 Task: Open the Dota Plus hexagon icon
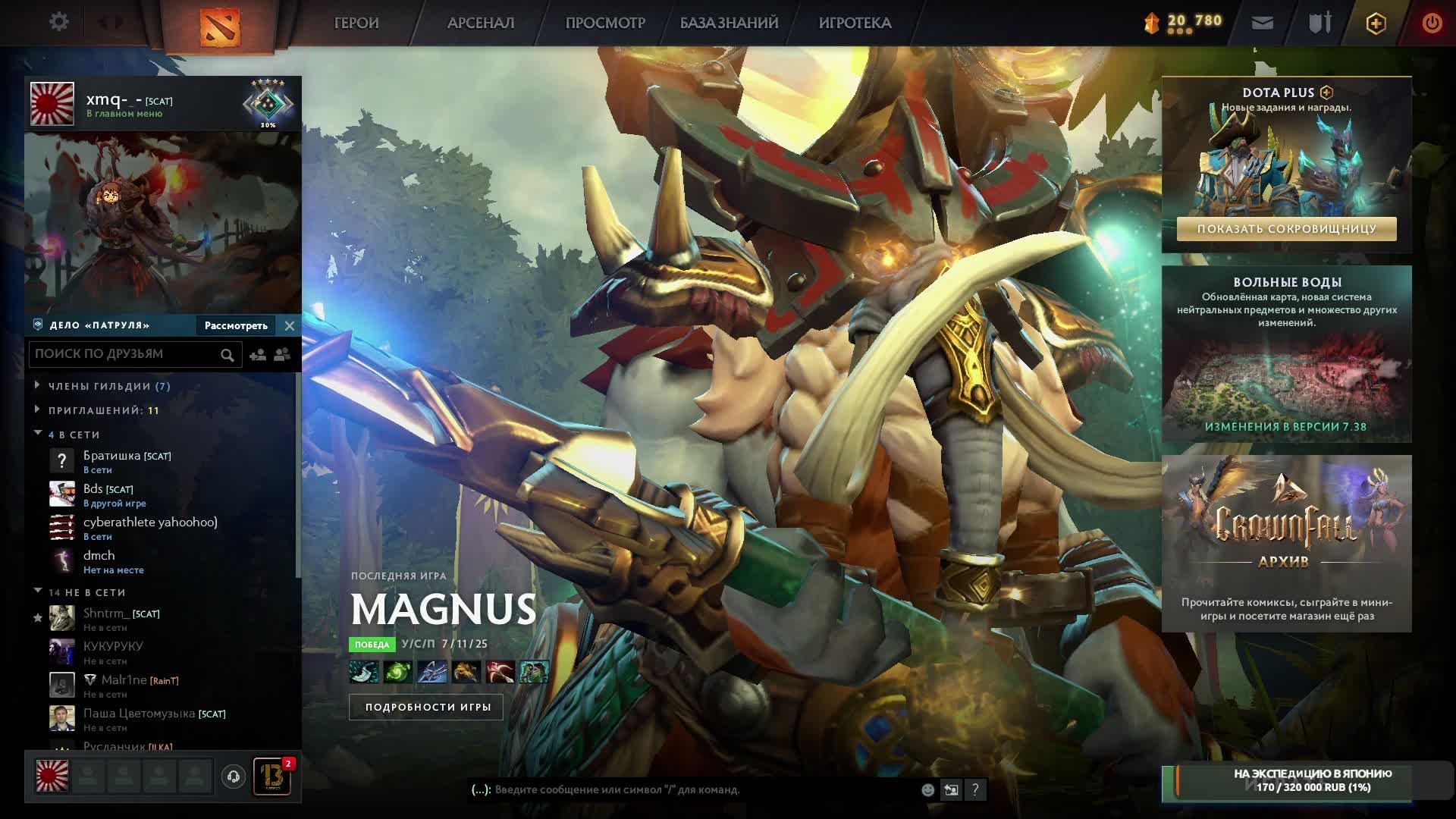click(x=1376, y=23)
